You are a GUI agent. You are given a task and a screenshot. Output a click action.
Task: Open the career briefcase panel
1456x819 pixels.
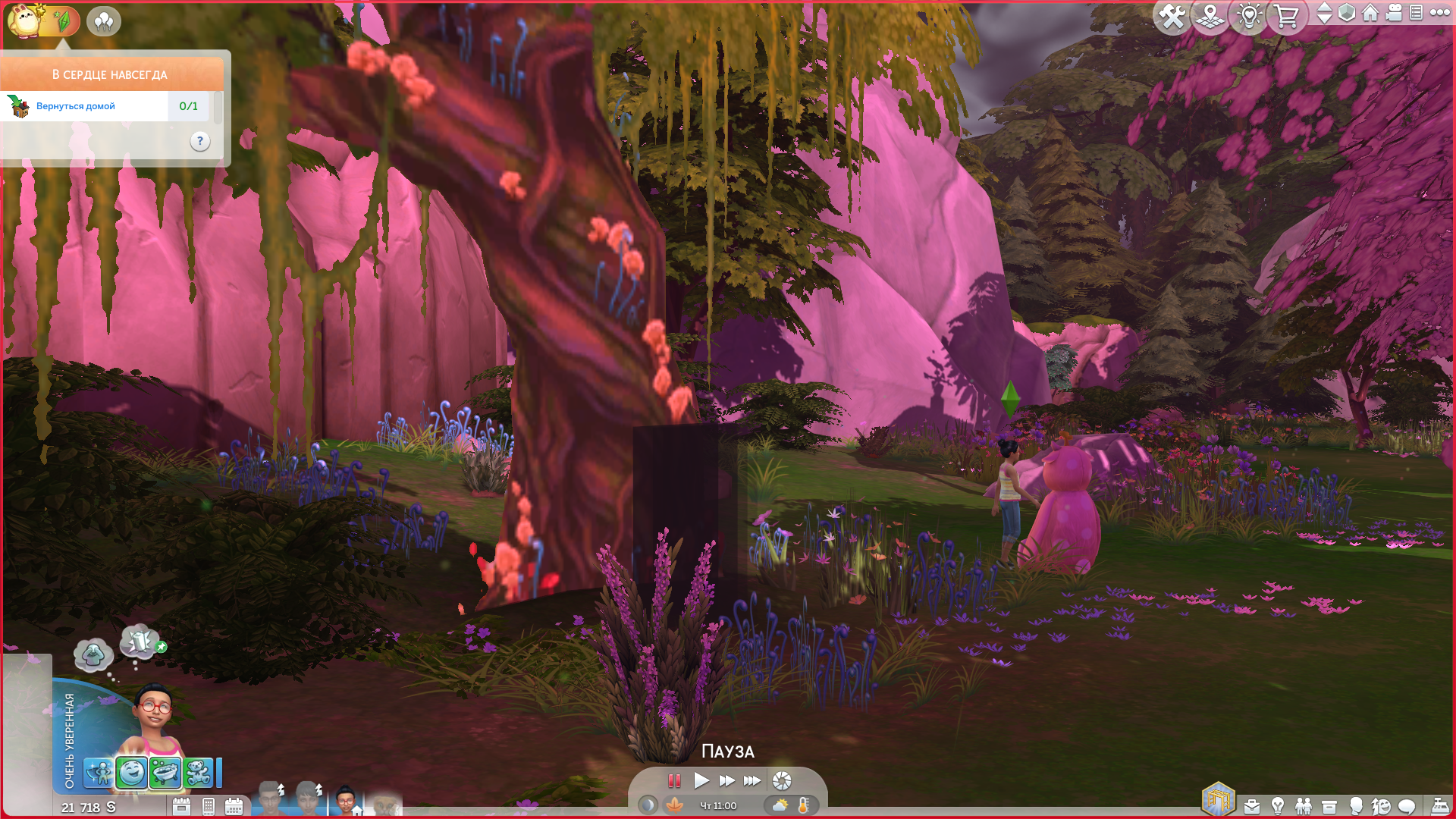[x=1252, y=806]
